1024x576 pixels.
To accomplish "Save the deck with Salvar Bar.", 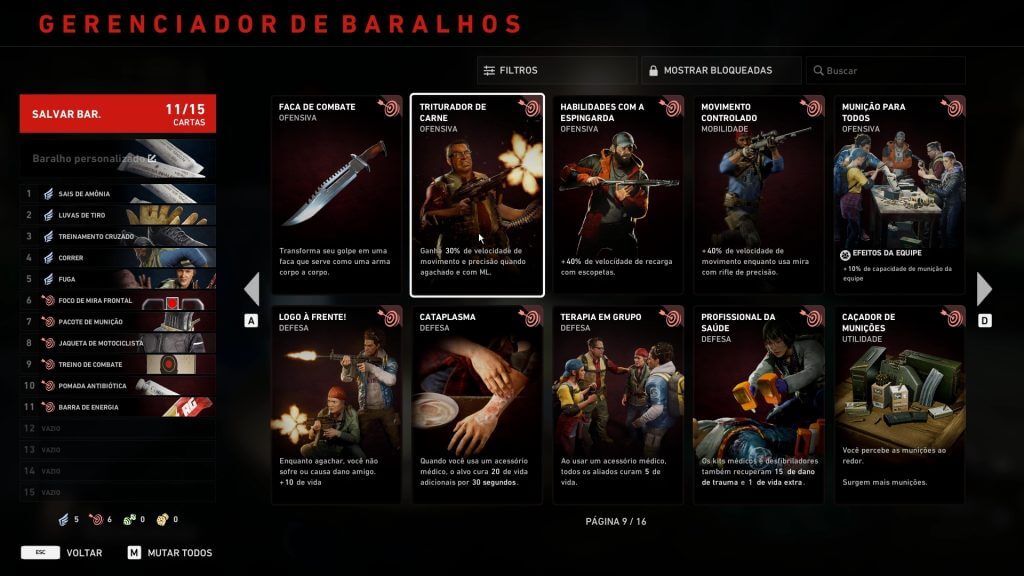I will [x=117, y=113].
